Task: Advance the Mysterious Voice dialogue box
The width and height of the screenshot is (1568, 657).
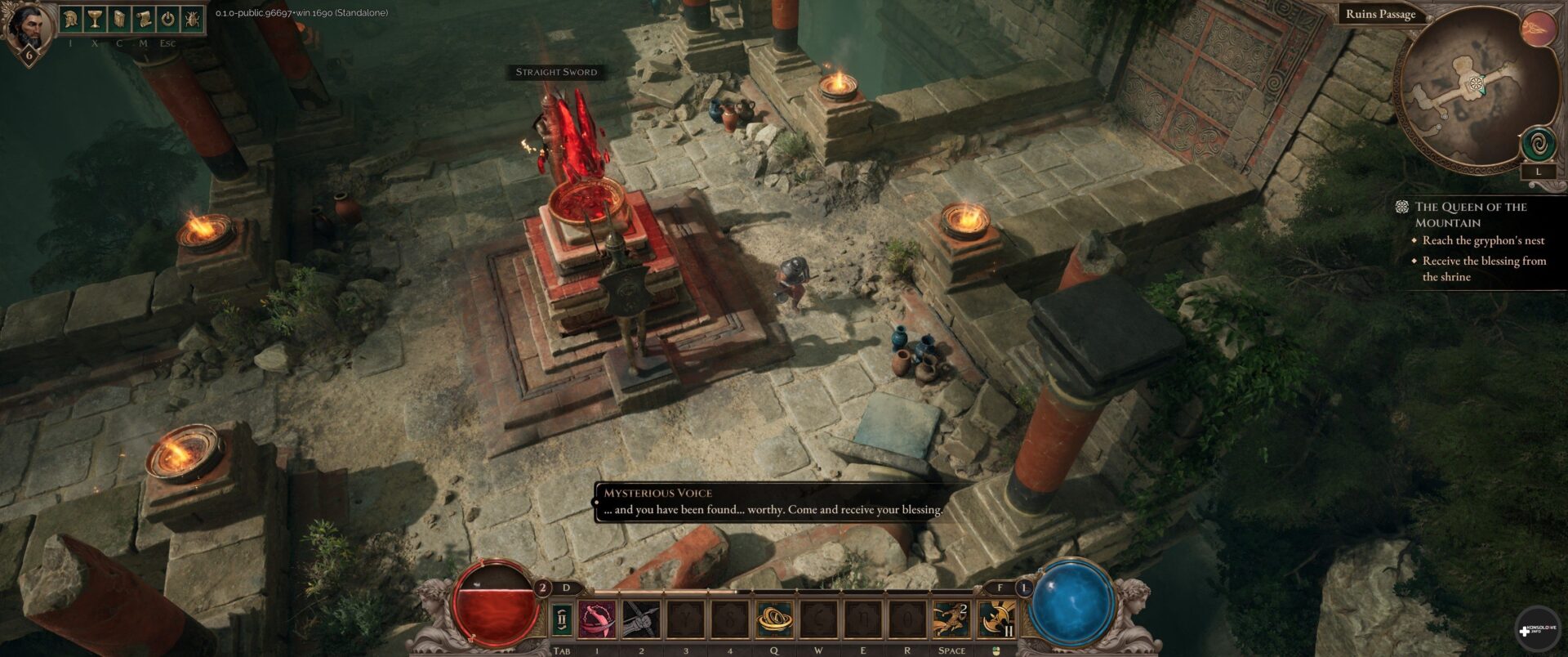Action: click(772, 502)
